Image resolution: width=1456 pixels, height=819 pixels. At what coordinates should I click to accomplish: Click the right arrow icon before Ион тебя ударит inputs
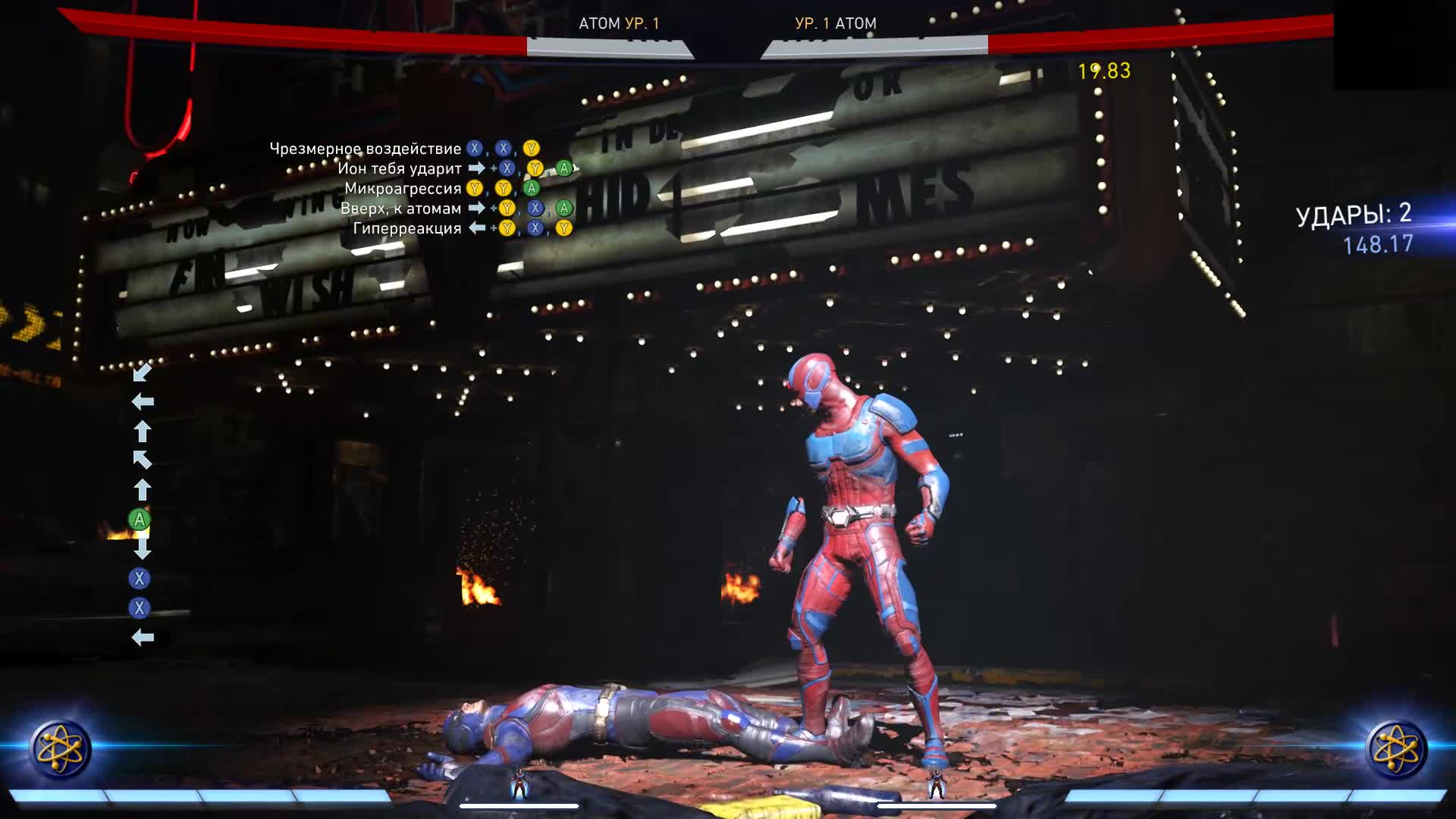tap(475, 169)
